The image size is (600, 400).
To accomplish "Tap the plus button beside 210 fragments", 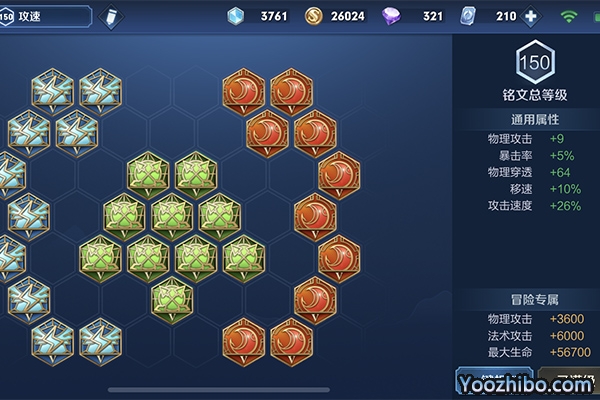I will pyautogui.click(x=530, y=16).
